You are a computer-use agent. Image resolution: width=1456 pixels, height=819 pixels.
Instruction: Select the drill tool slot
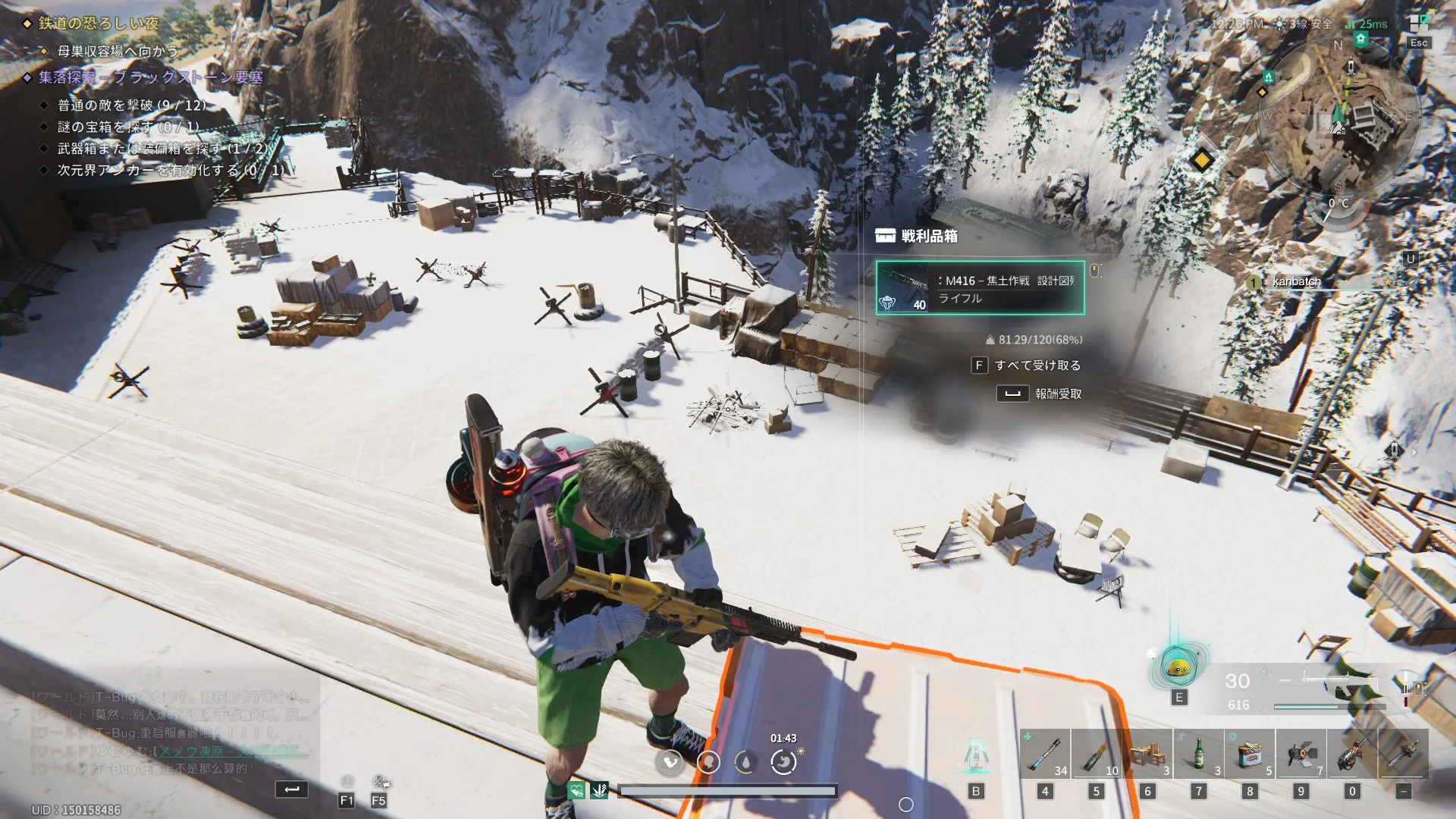[x=1352, y=754]
